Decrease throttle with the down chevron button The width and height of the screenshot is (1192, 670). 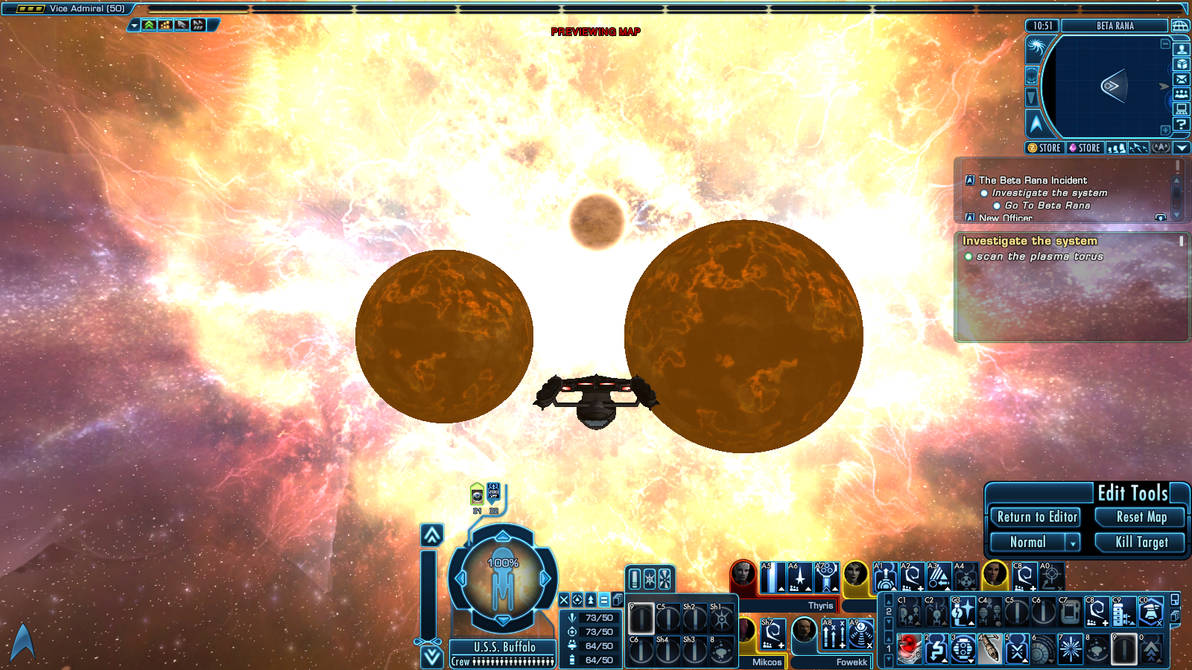click(431, 656)
